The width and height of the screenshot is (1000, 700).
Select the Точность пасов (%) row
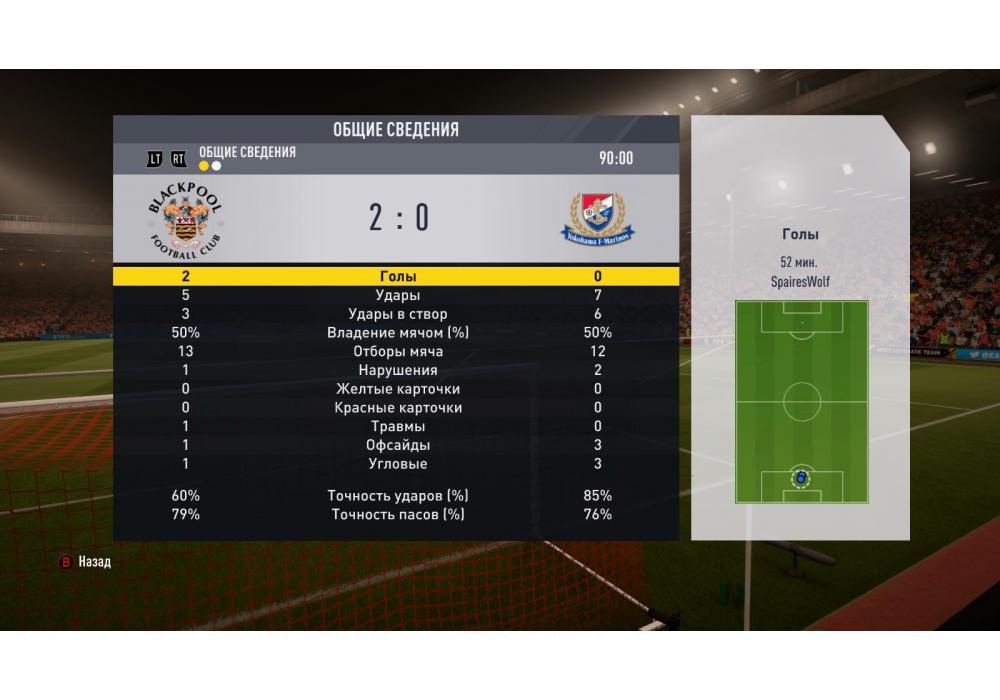pos(397,515)
